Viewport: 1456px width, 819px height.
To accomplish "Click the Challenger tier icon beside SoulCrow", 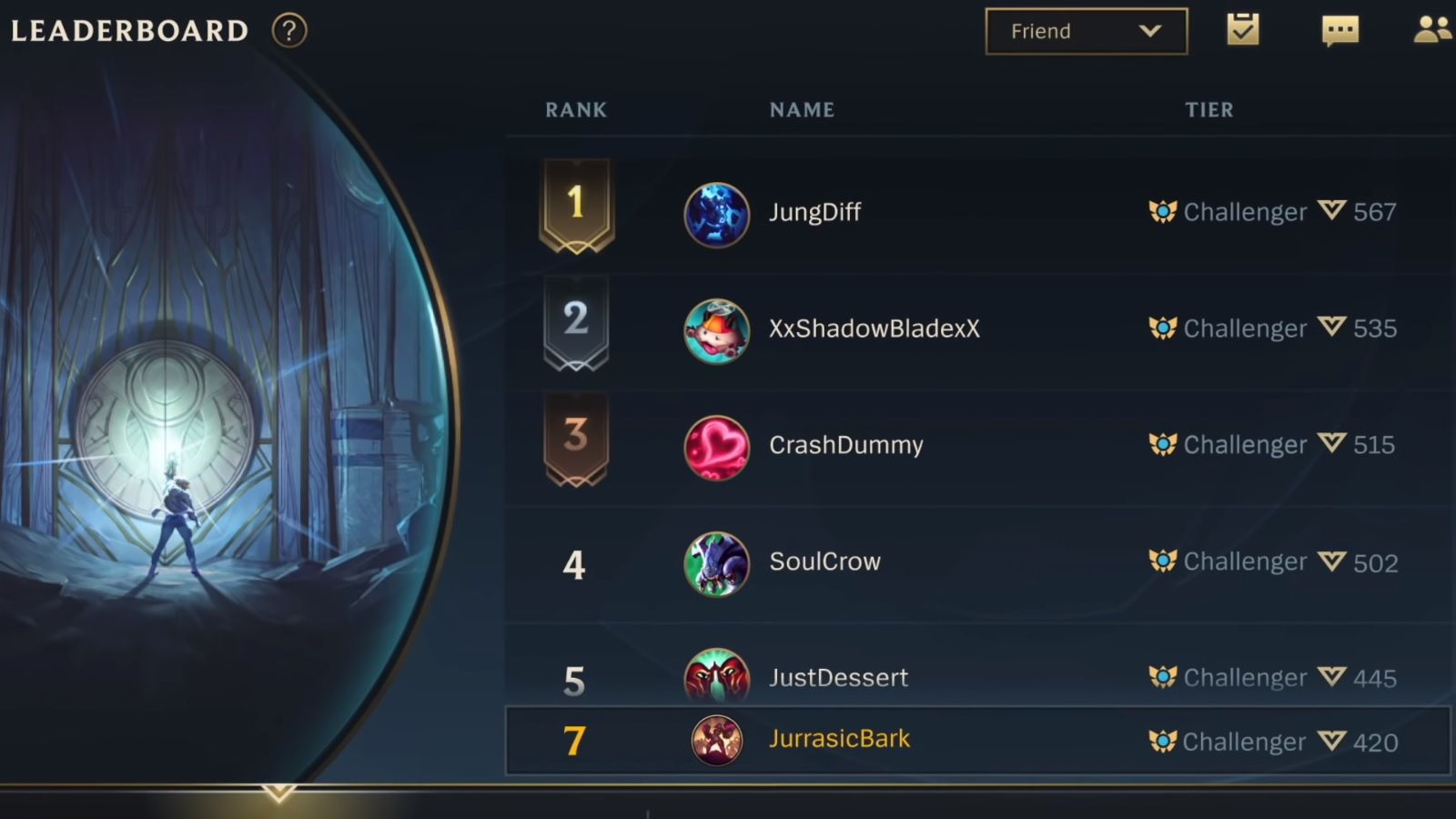I will click(1163, 561).
